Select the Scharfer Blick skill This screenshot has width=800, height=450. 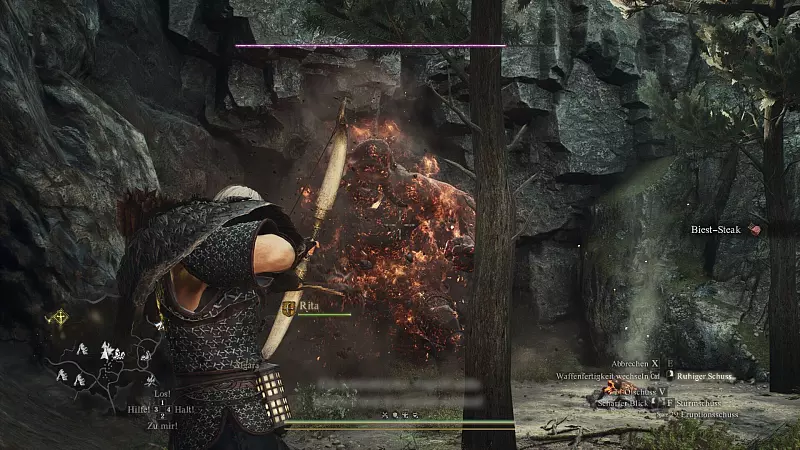pyautogui.click(x=620, y=402)
